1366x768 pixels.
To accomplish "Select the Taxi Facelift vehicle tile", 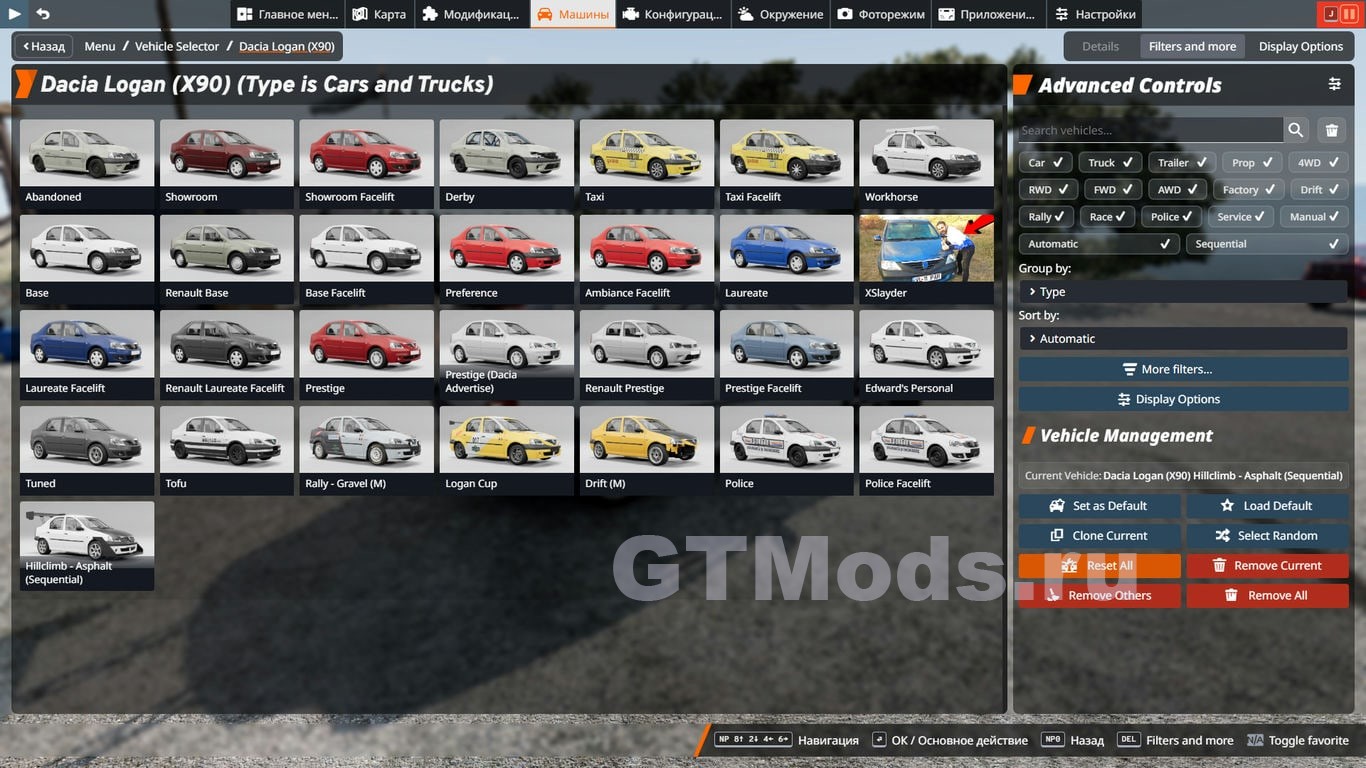I will pos(786,161).
